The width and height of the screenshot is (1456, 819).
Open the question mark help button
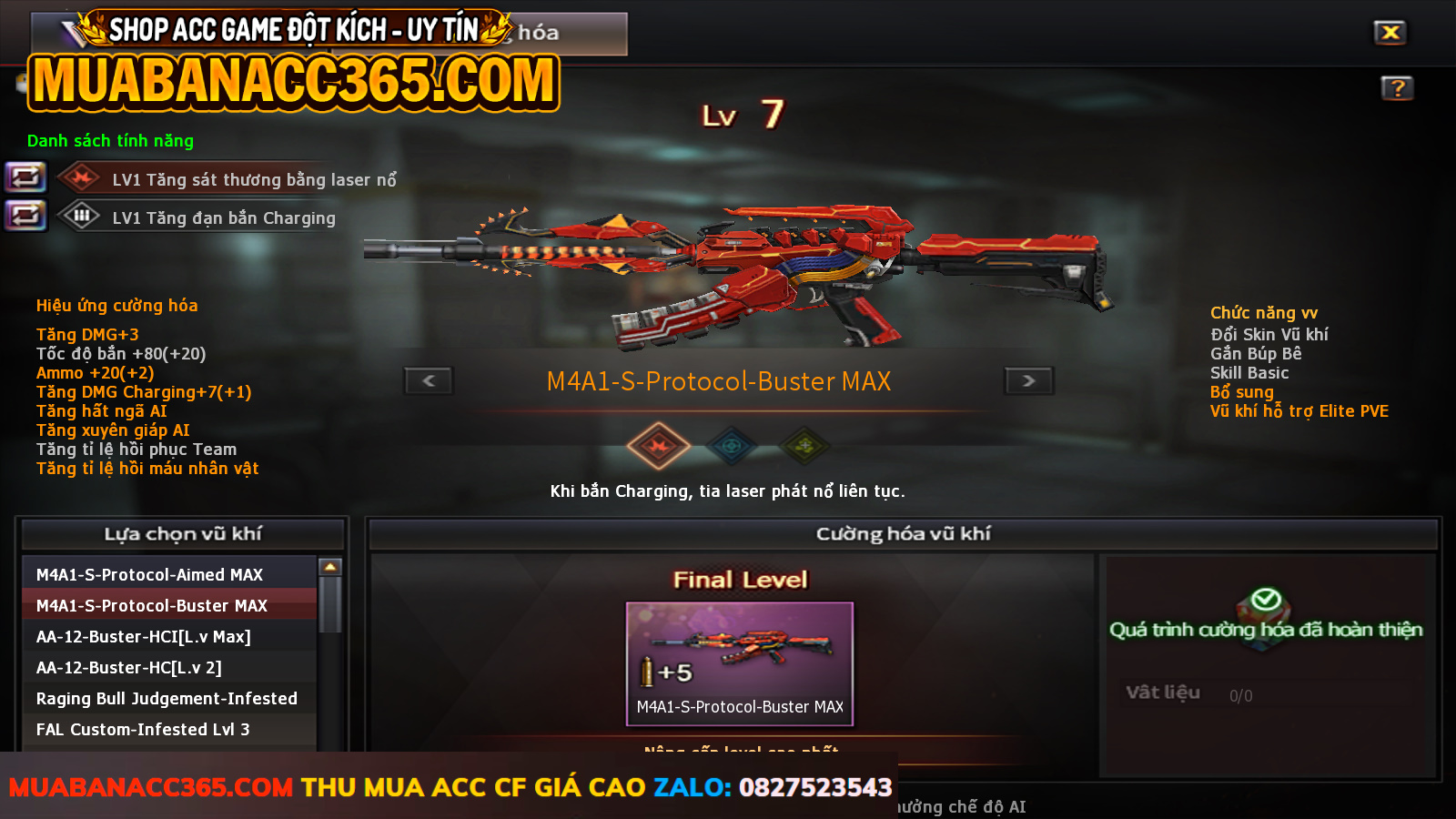click(x=1397, y=88)
